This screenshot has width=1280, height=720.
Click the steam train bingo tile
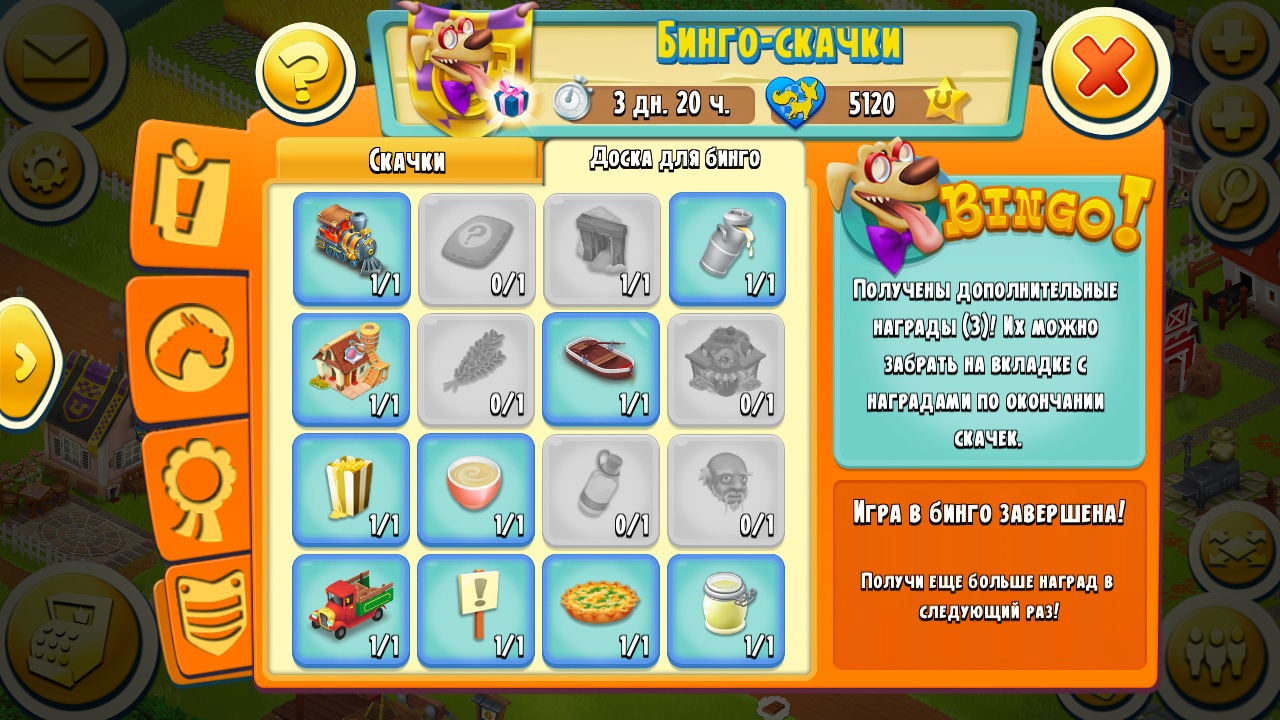pos(352,247)
